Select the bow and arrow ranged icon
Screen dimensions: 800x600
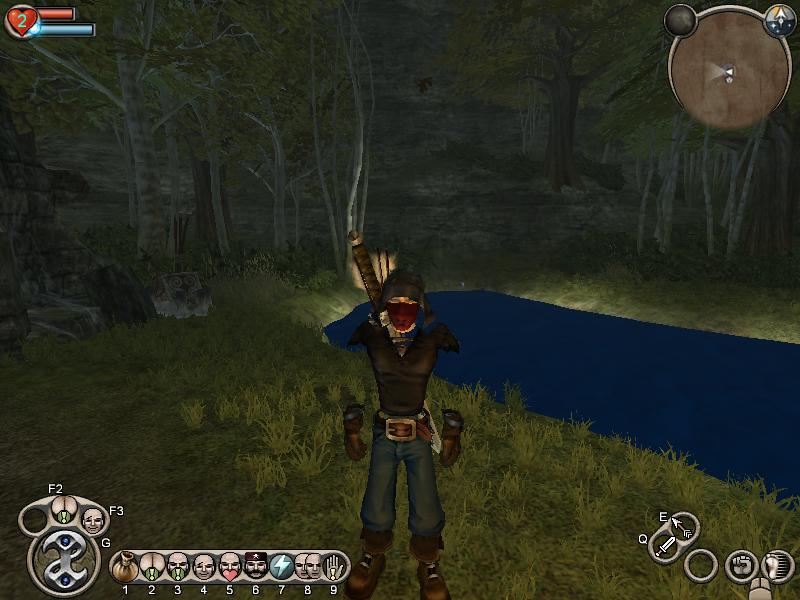pyautogui.click(x=684, y=526)
